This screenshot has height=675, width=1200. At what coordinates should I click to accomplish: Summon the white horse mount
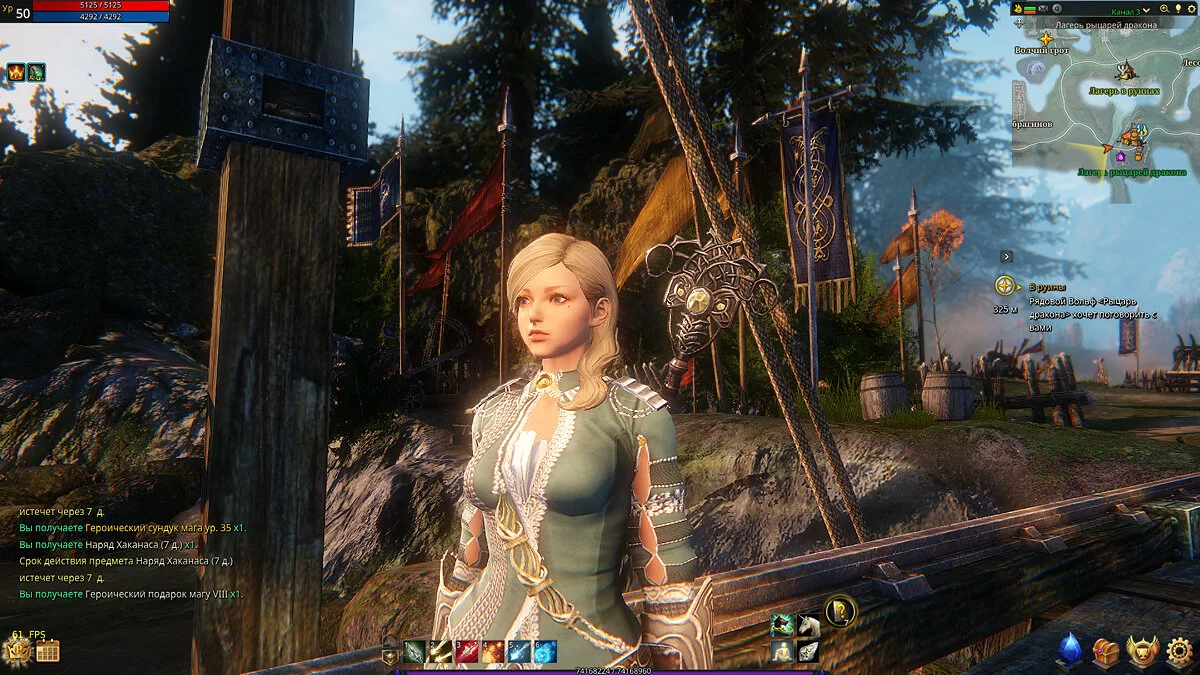[808, 626]
